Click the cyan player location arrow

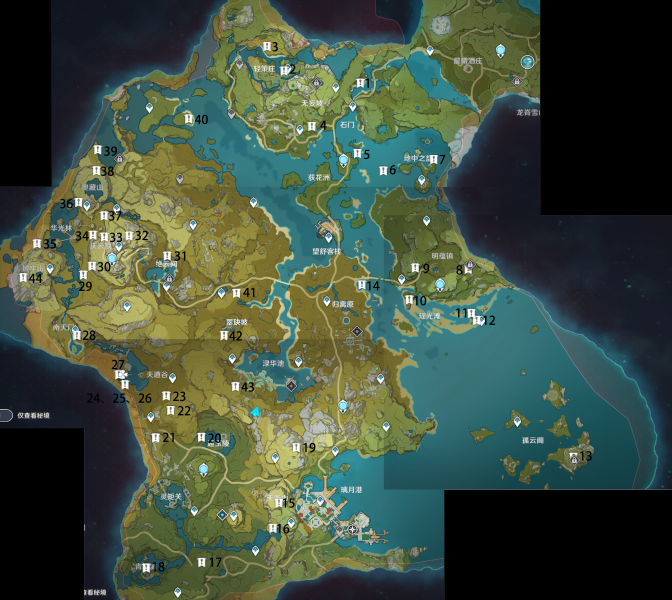point(256,411)
